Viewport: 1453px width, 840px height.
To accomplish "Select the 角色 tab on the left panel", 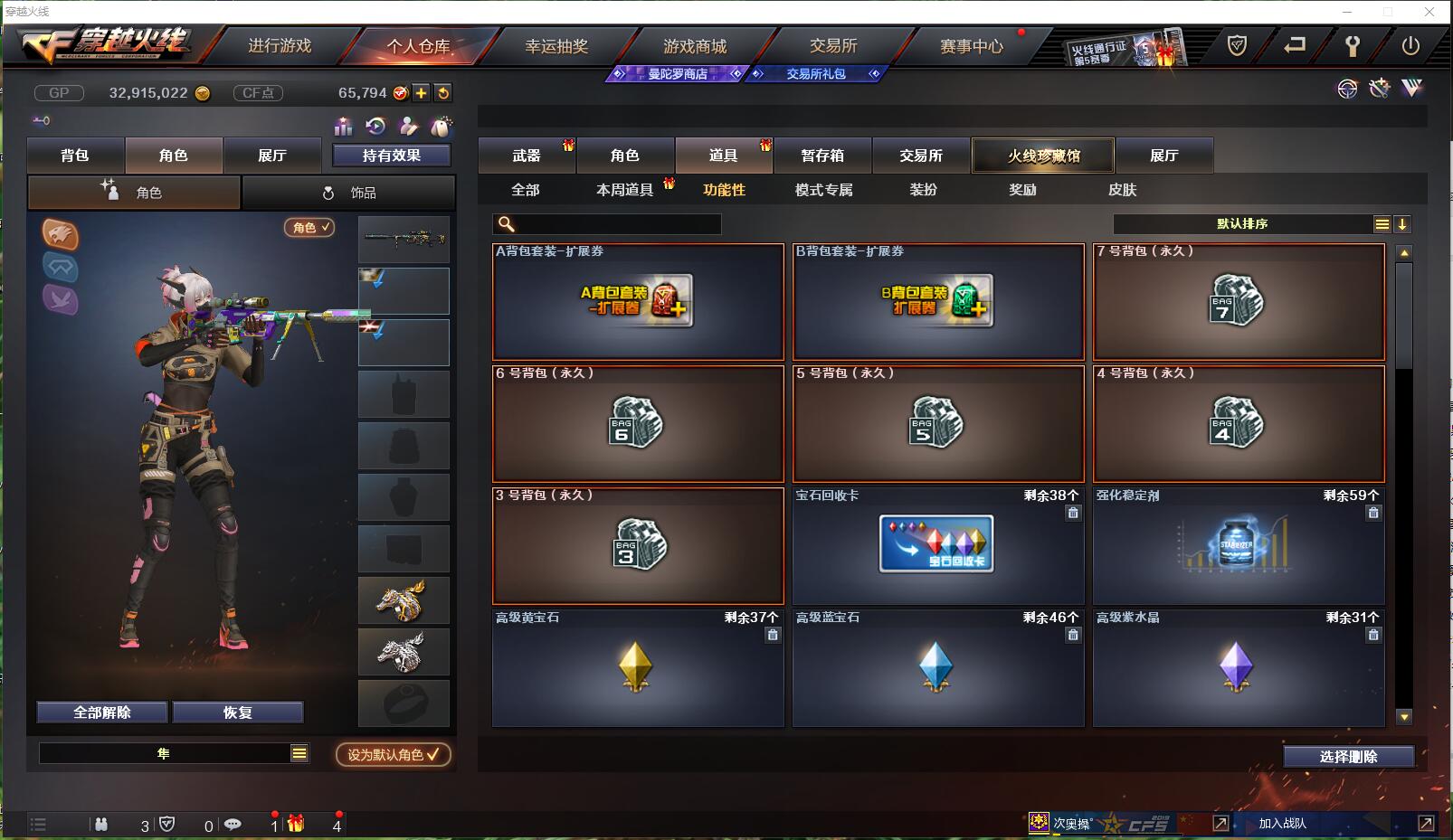I will click(x=174, y=155).
